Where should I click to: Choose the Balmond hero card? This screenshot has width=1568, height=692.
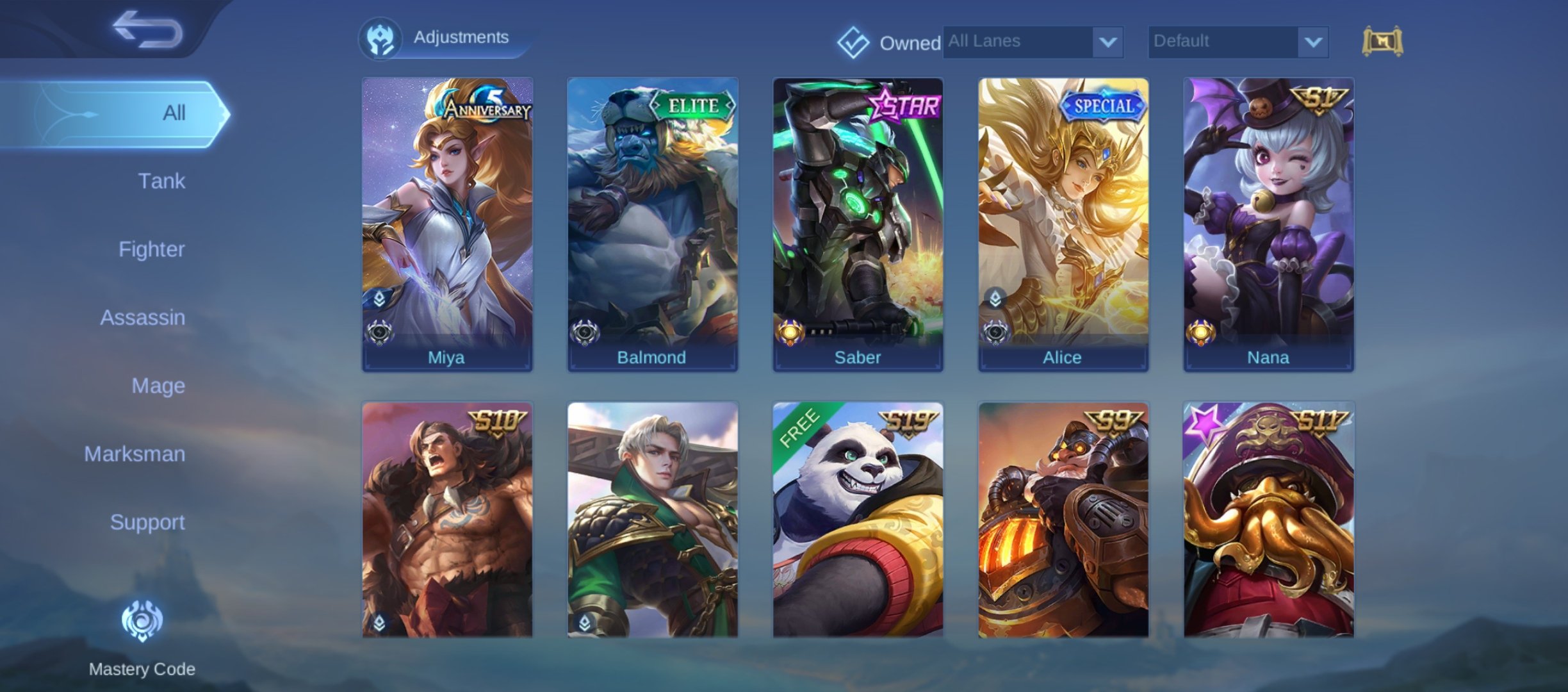point(652,224)
